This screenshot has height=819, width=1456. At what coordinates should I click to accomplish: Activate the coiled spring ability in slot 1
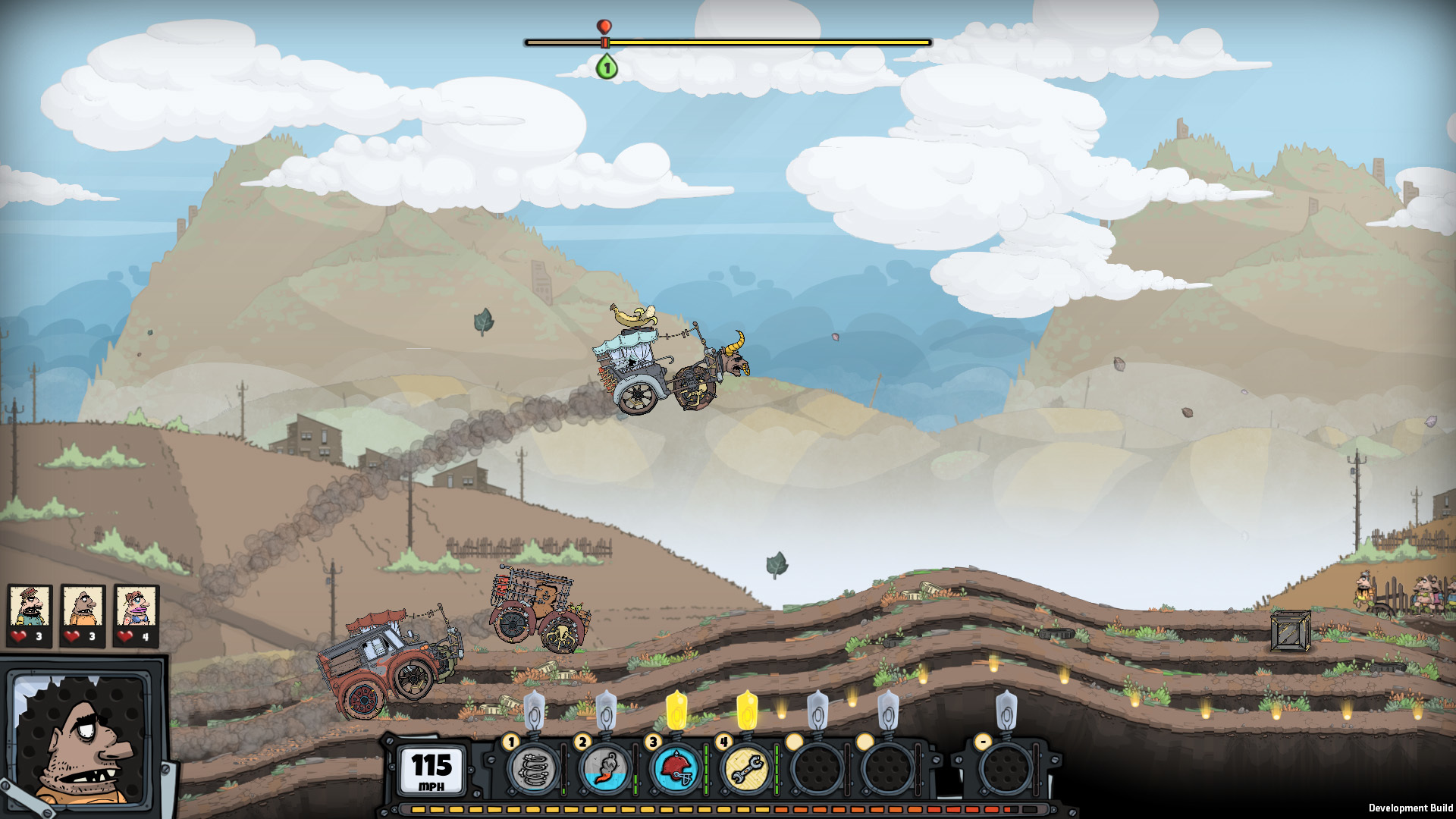point(533,769)
